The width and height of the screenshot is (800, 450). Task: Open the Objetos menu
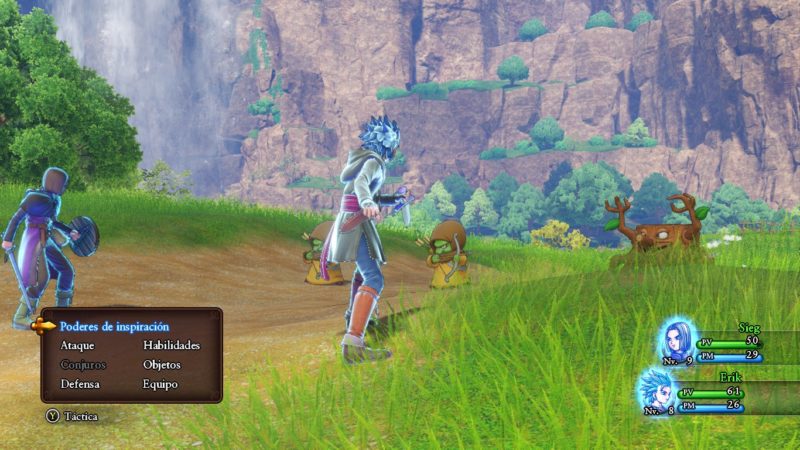(x=161, y=364)
